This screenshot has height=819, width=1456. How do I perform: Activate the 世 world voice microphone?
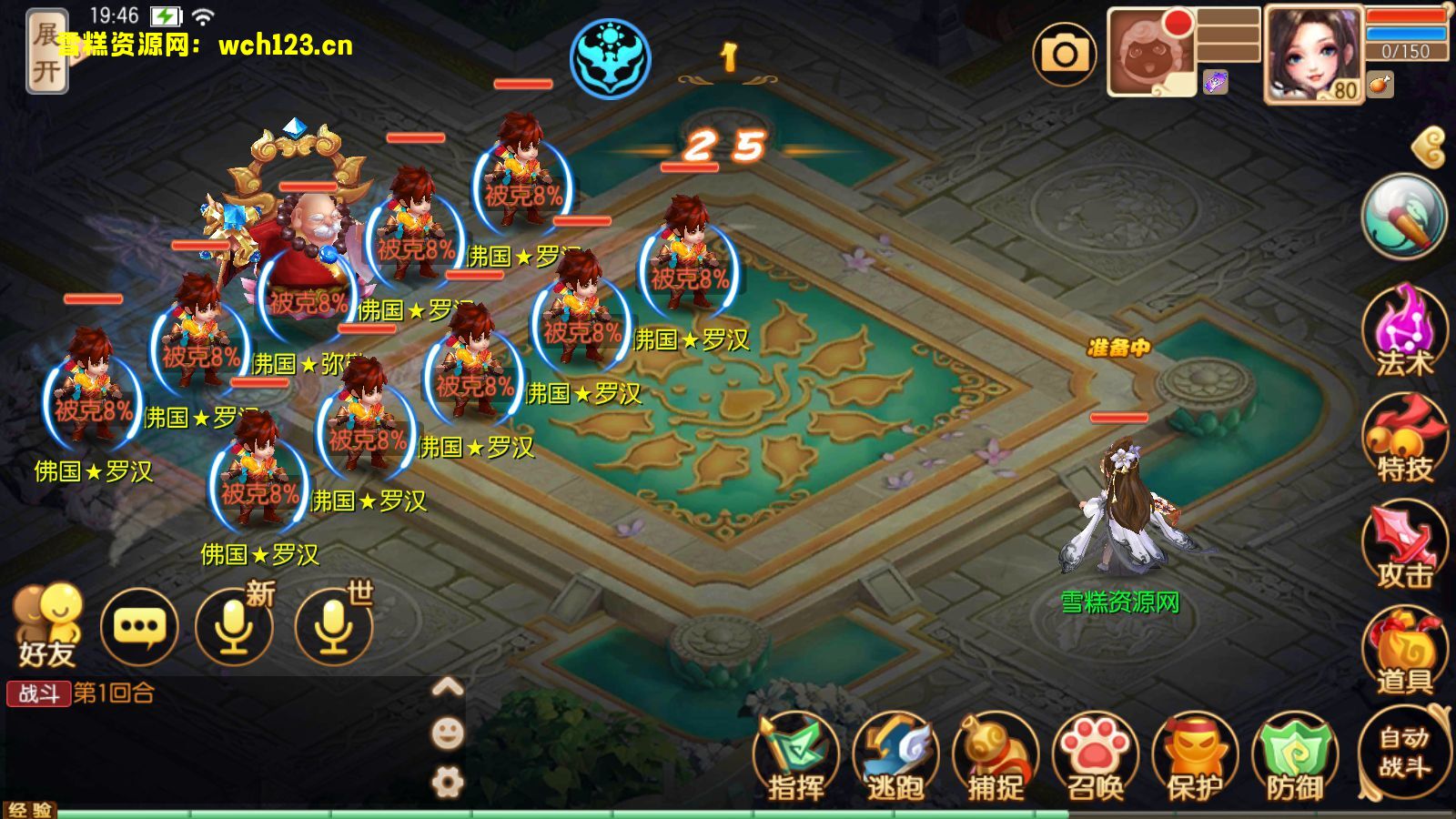pyautogui.click(x=334, y=626)
